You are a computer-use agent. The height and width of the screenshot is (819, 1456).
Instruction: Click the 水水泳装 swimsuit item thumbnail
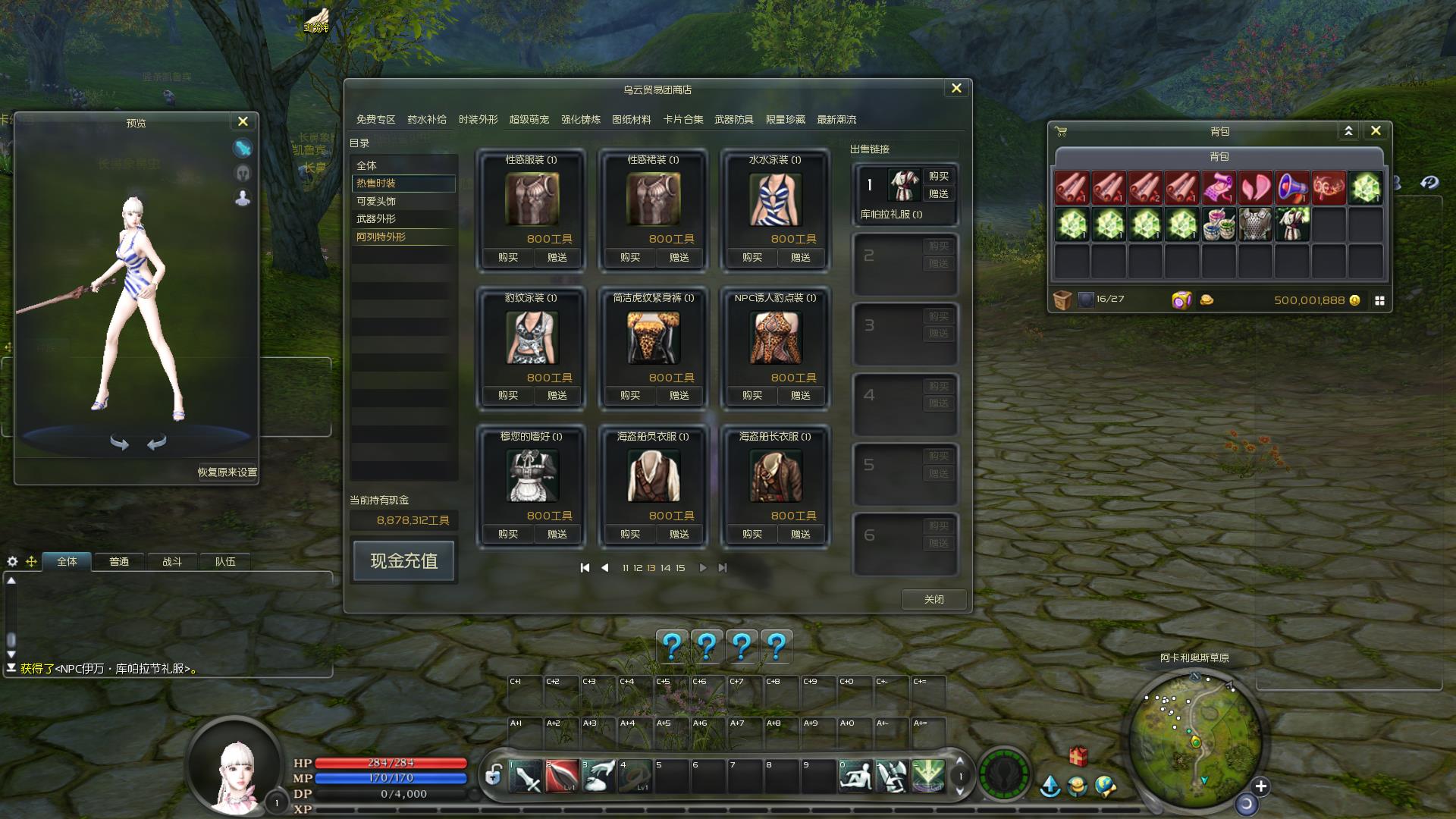[774, 199]
